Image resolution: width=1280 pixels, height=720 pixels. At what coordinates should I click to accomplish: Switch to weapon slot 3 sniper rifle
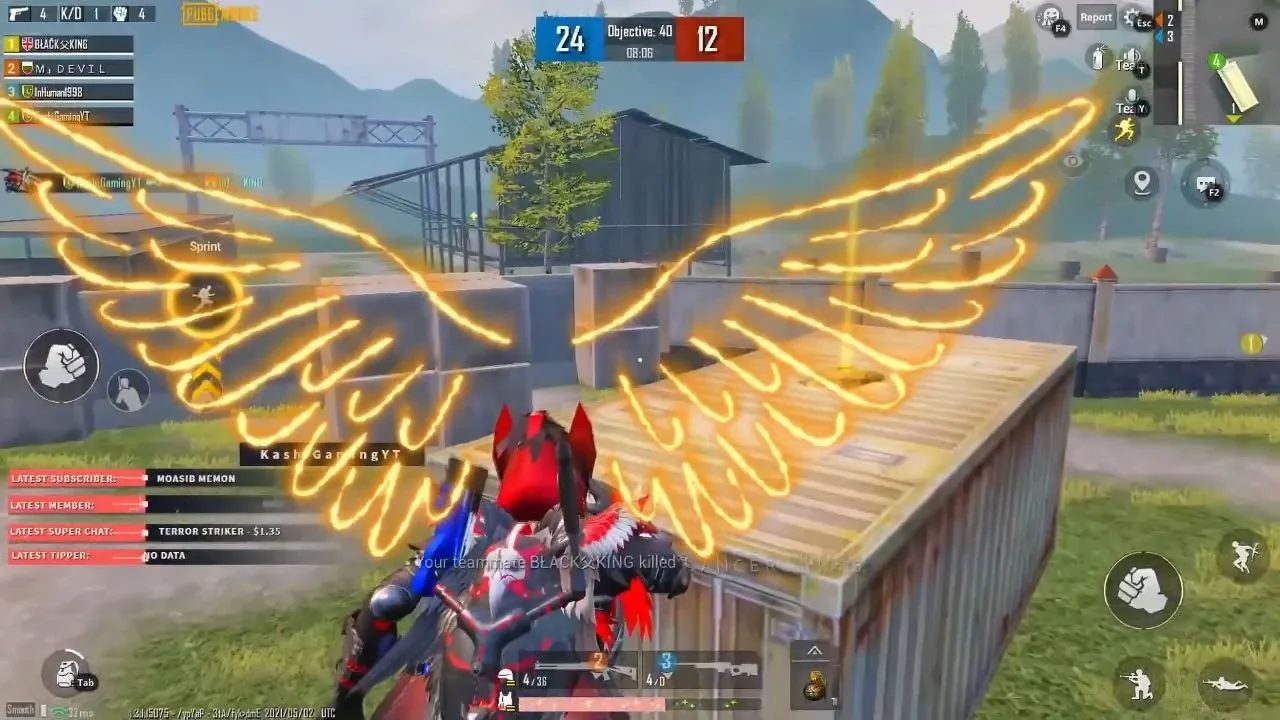pyautogui.click(x=708, y=670)
